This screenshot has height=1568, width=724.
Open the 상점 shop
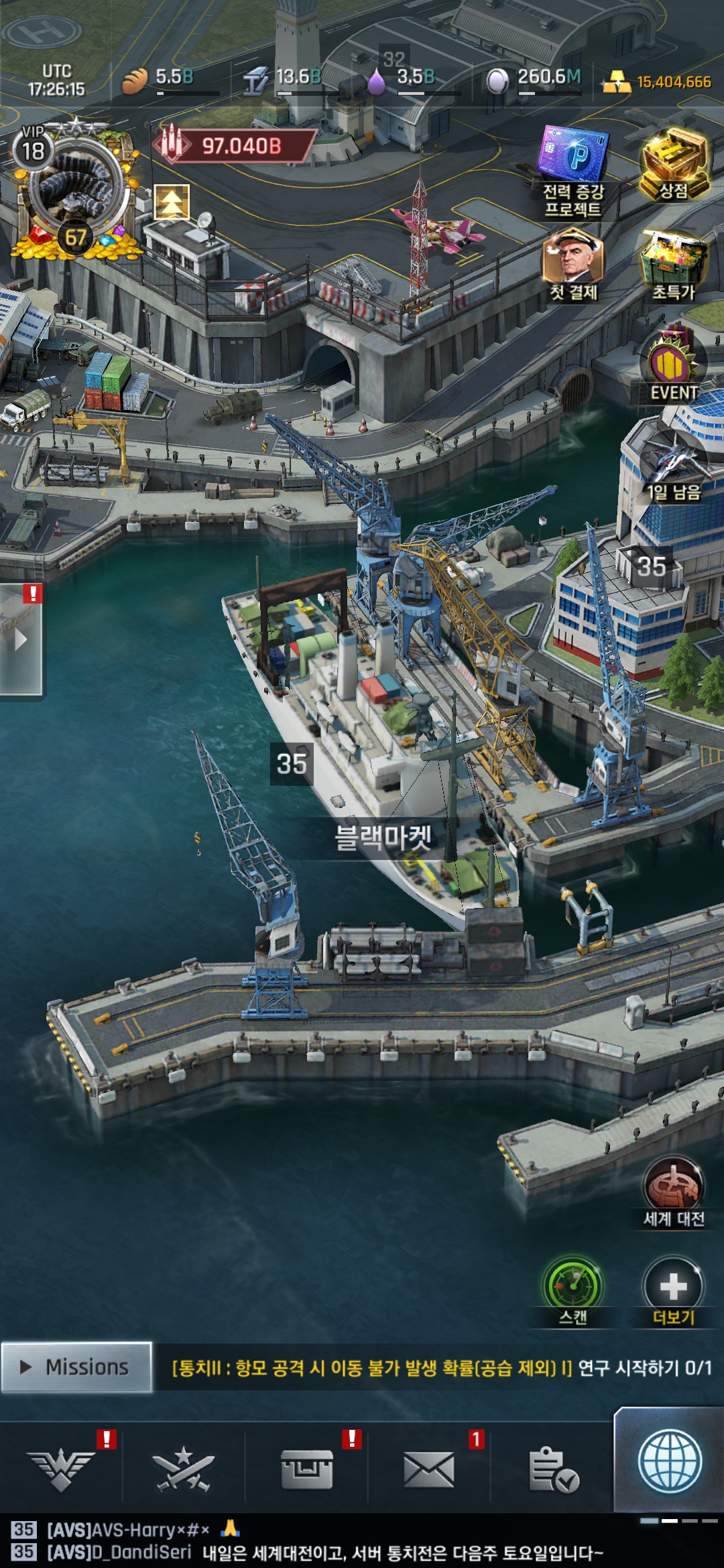tap(674, 166)
